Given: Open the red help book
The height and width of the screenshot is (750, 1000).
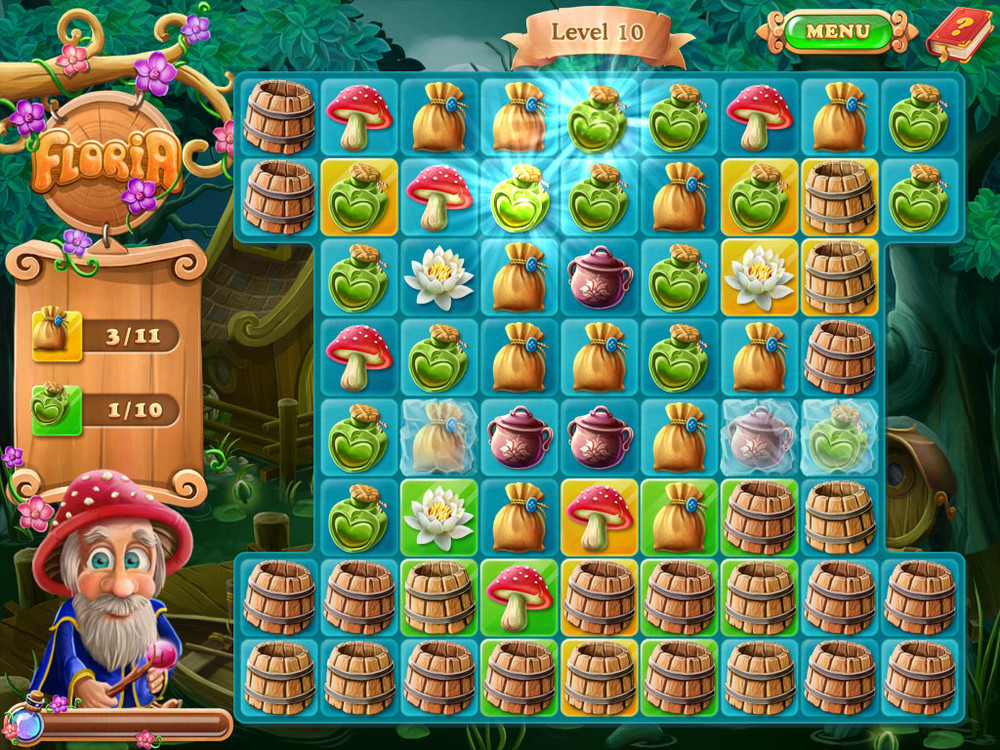Looking at the screenshot, I should point(958,33).
